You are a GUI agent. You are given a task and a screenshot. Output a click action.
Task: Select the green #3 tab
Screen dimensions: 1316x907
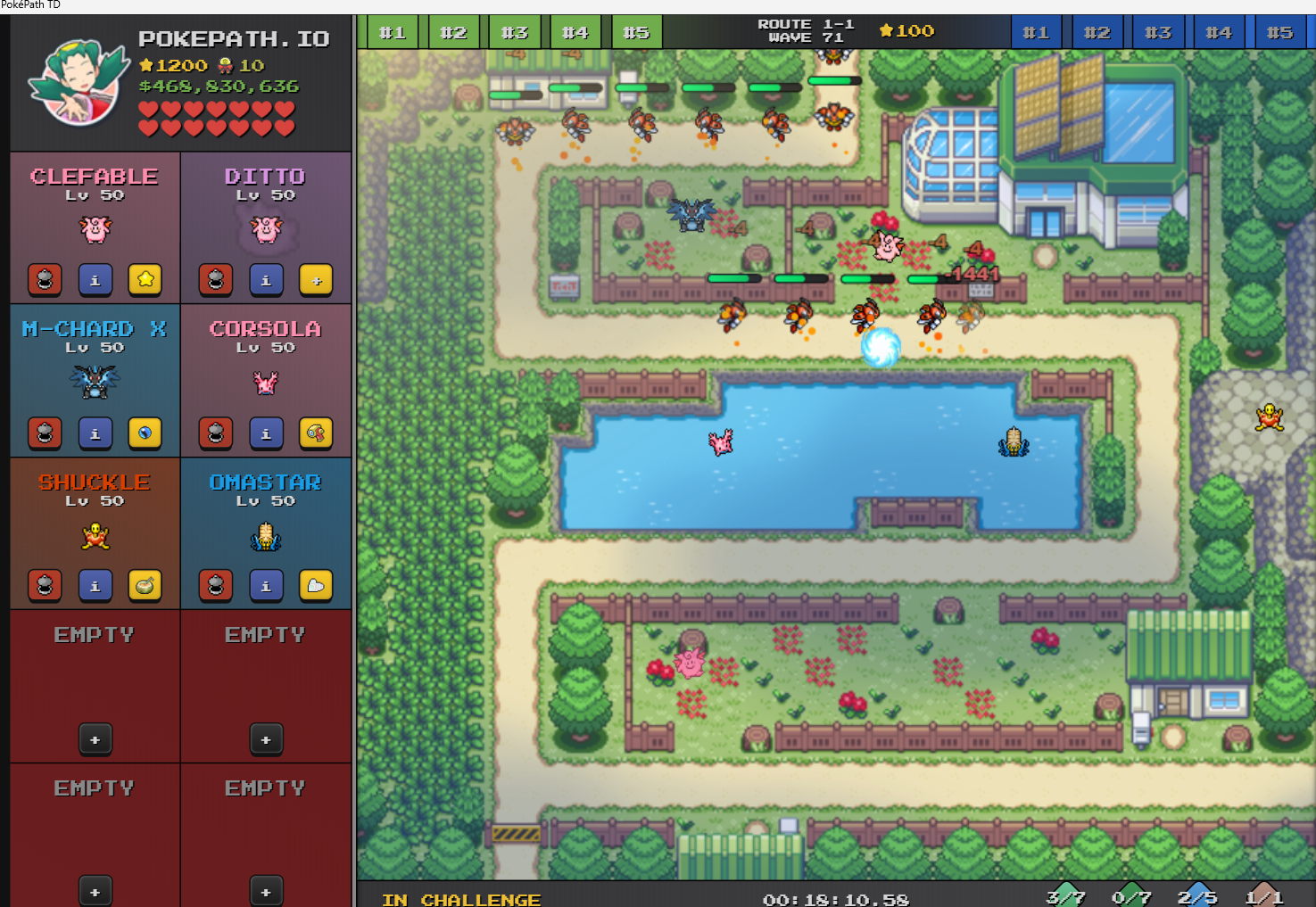coord(515,32)
